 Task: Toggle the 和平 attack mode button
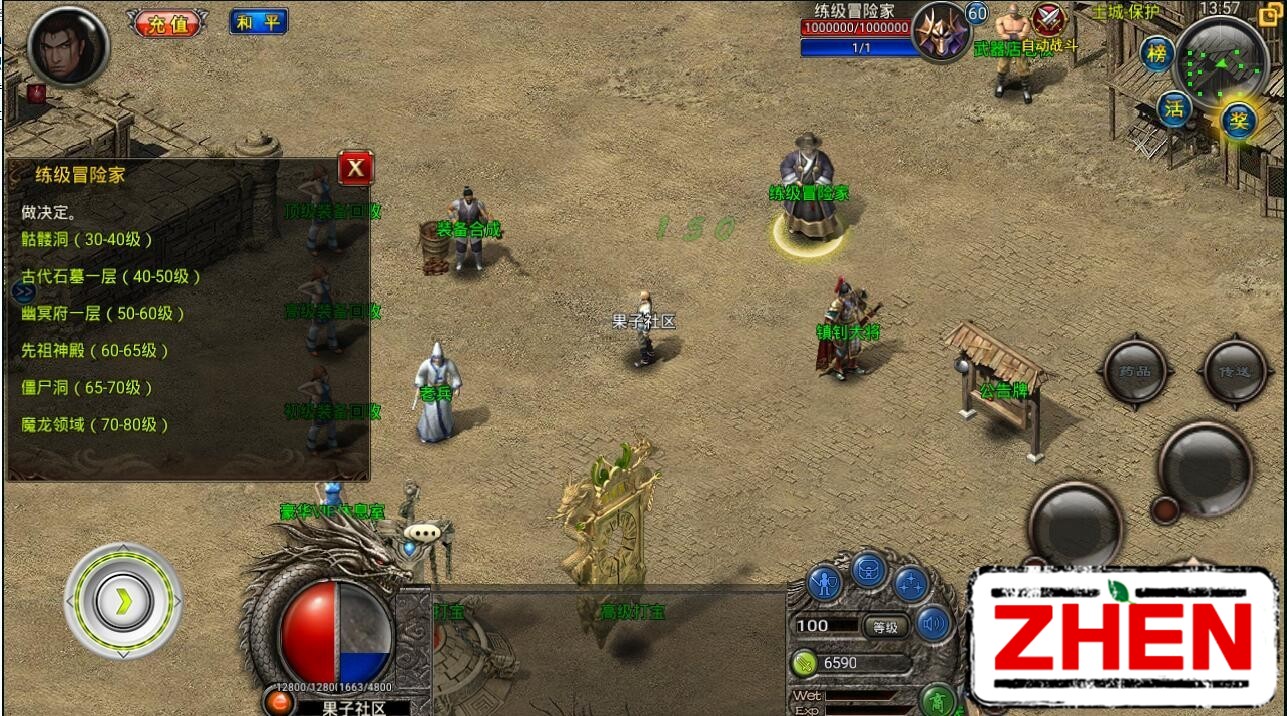pyautogui.click(x=258, y=22)
